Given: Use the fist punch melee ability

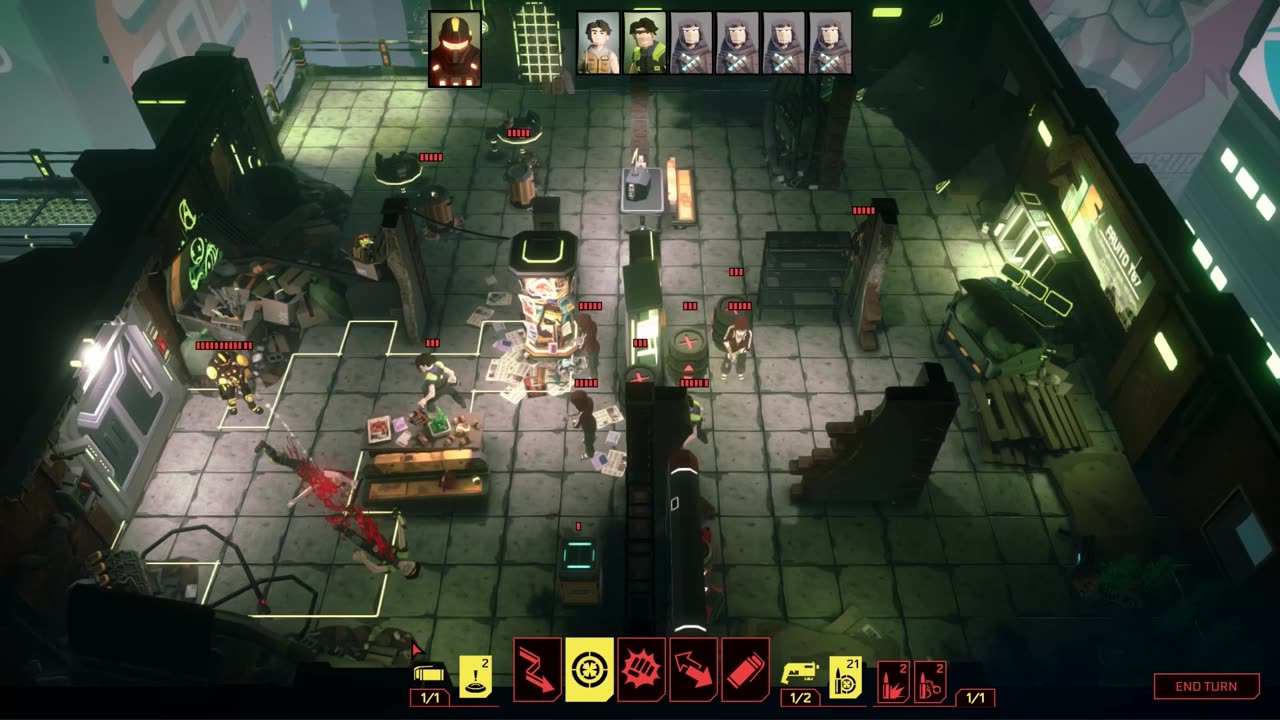Looking at the screenshot, I should pyautogui.click(x=642, y=669).
